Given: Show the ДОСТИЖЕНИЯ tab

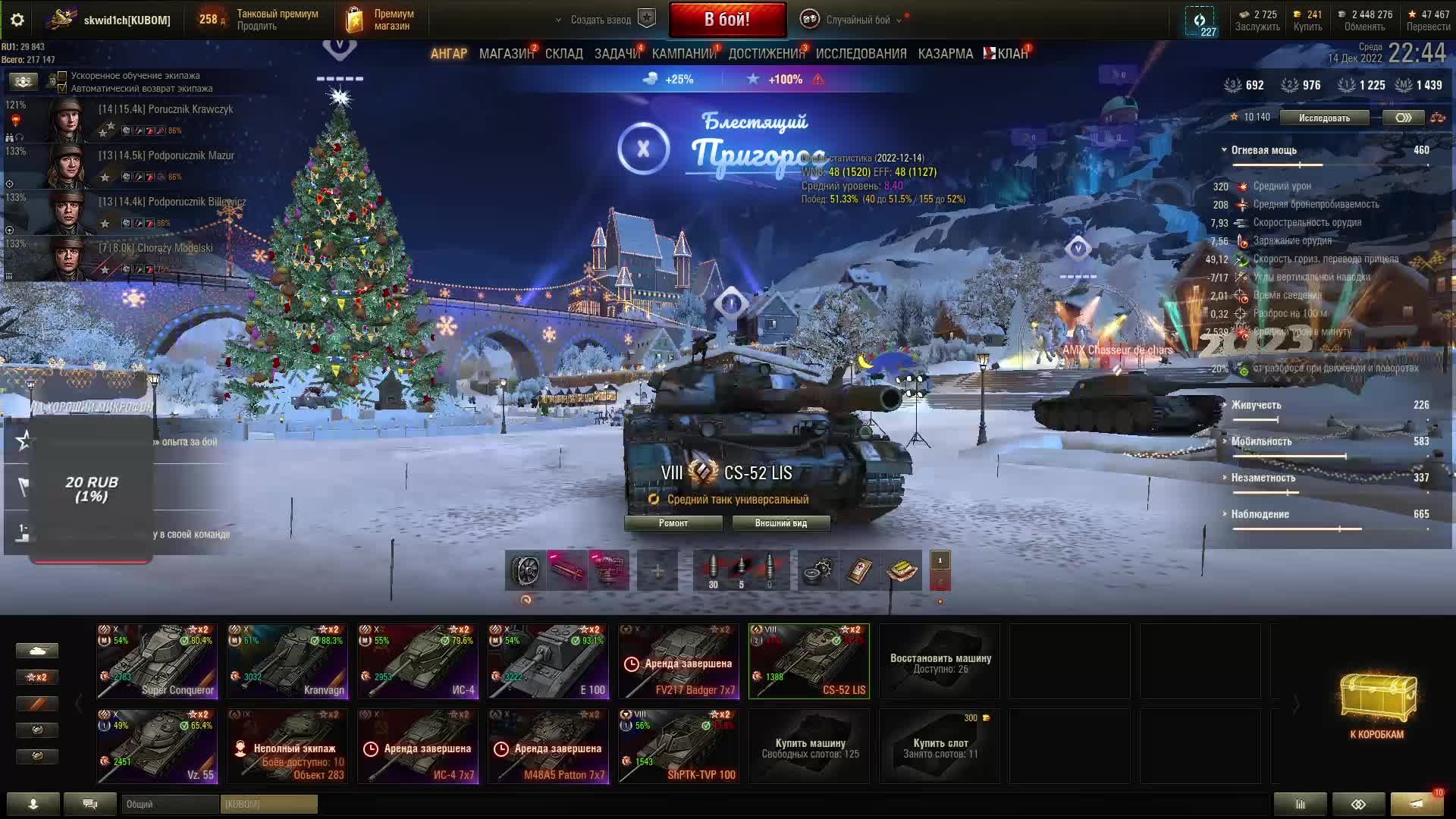Looking at the screenshot, I should click(766, 54).
